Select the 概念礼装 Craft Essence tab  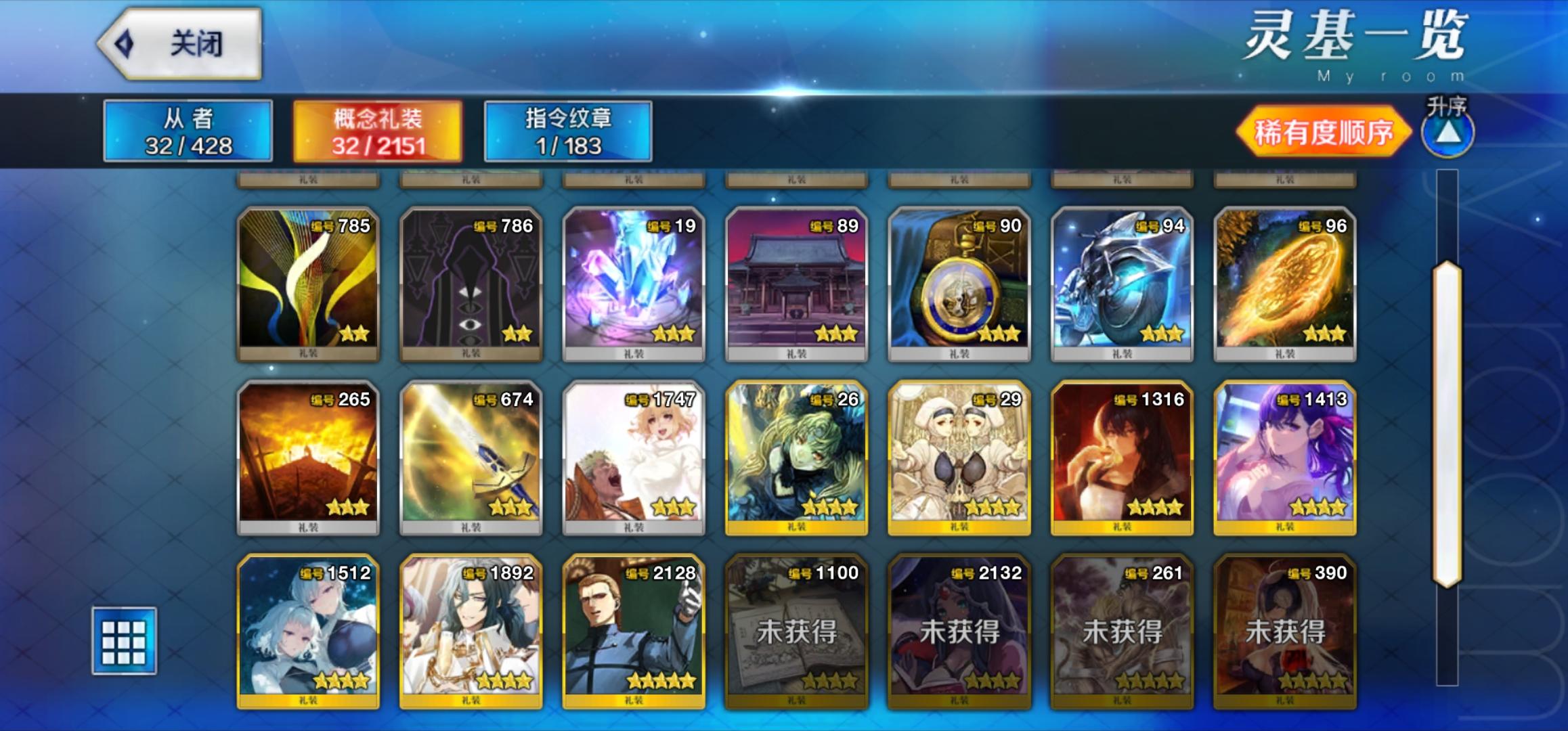[x=376, y=133]
